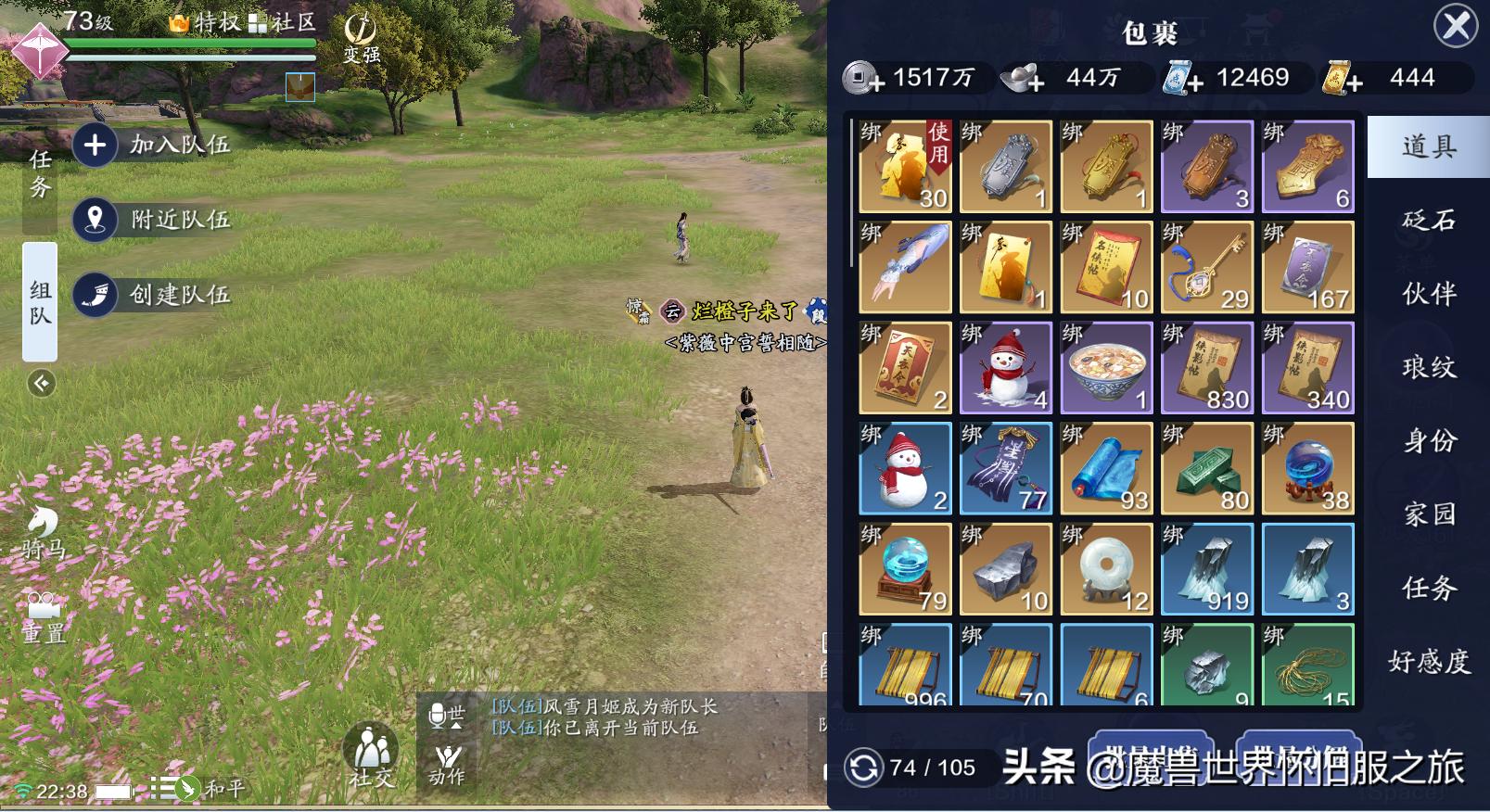Create a team with 创建队伍
This screenshot has width=1490, height=812.
tap(153, 295)
